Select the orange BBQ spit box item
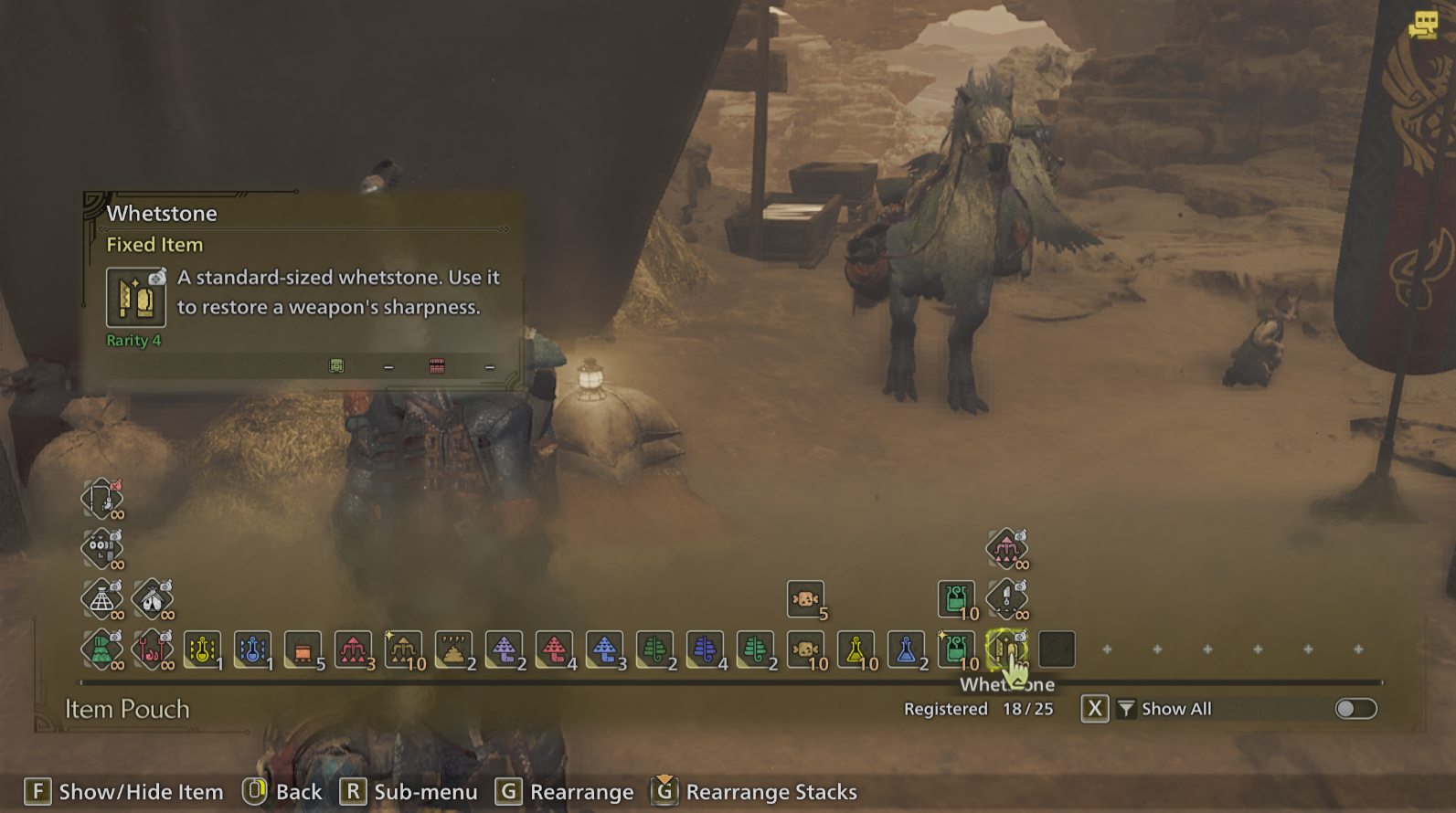Viewport: 1456px width, 813px height. [x=303, y=650]
